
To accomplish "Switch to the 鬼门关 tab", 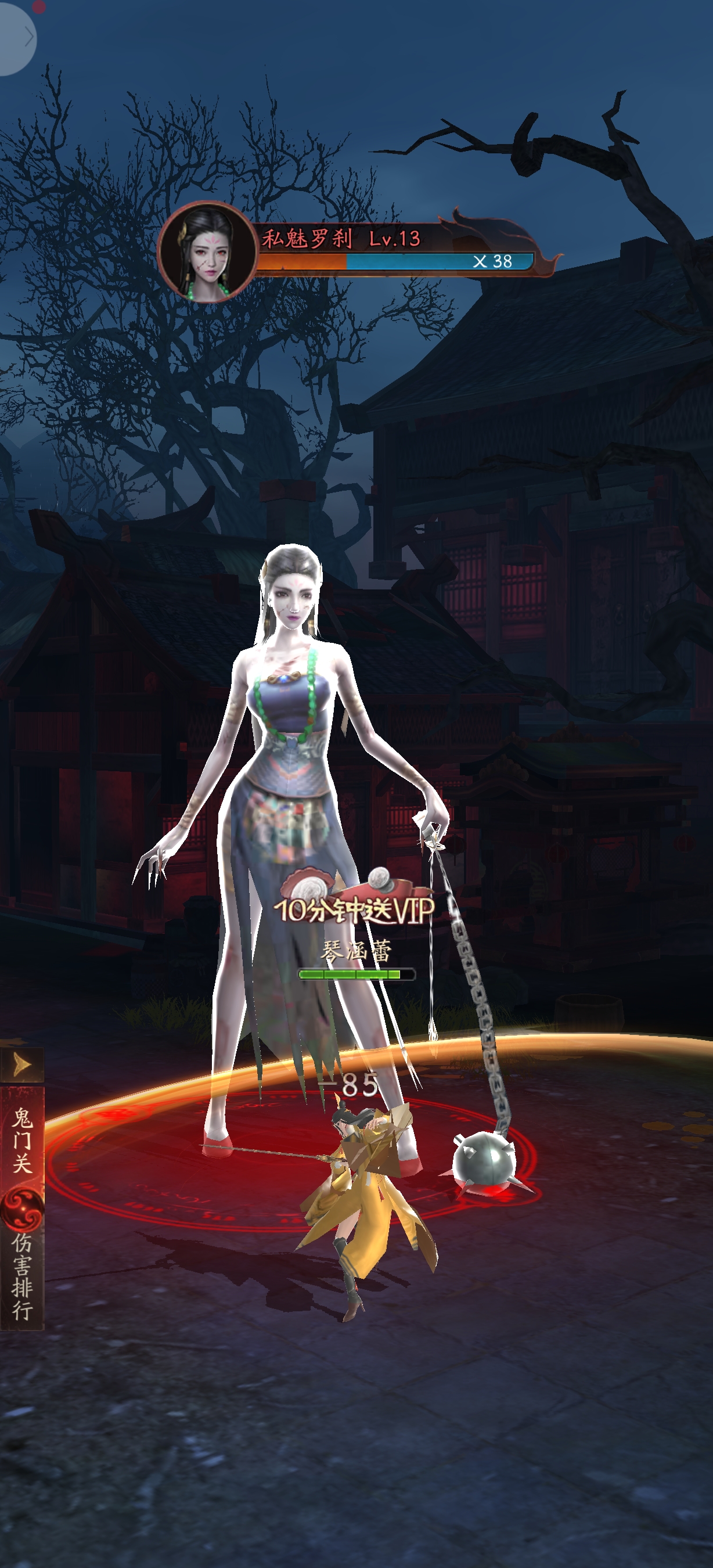I will (22, 1140).
